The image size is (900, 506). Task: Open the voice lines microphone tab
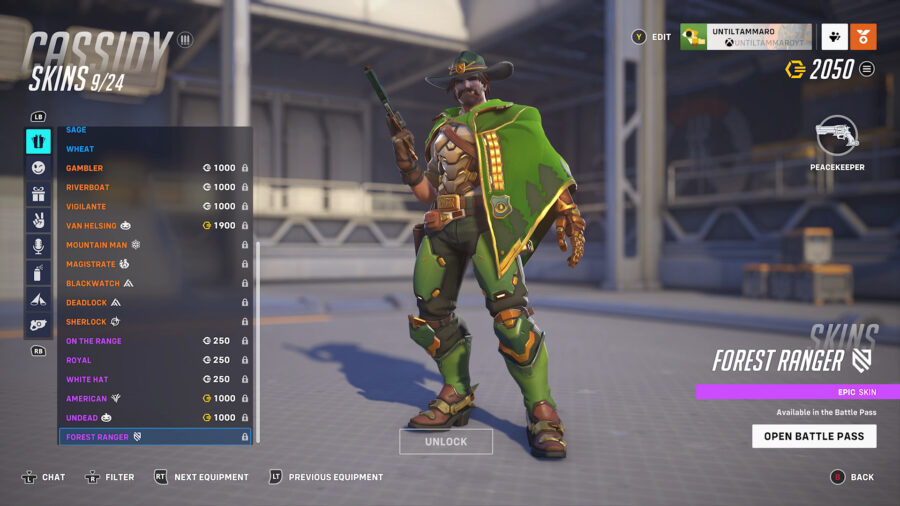pos(38,246)
